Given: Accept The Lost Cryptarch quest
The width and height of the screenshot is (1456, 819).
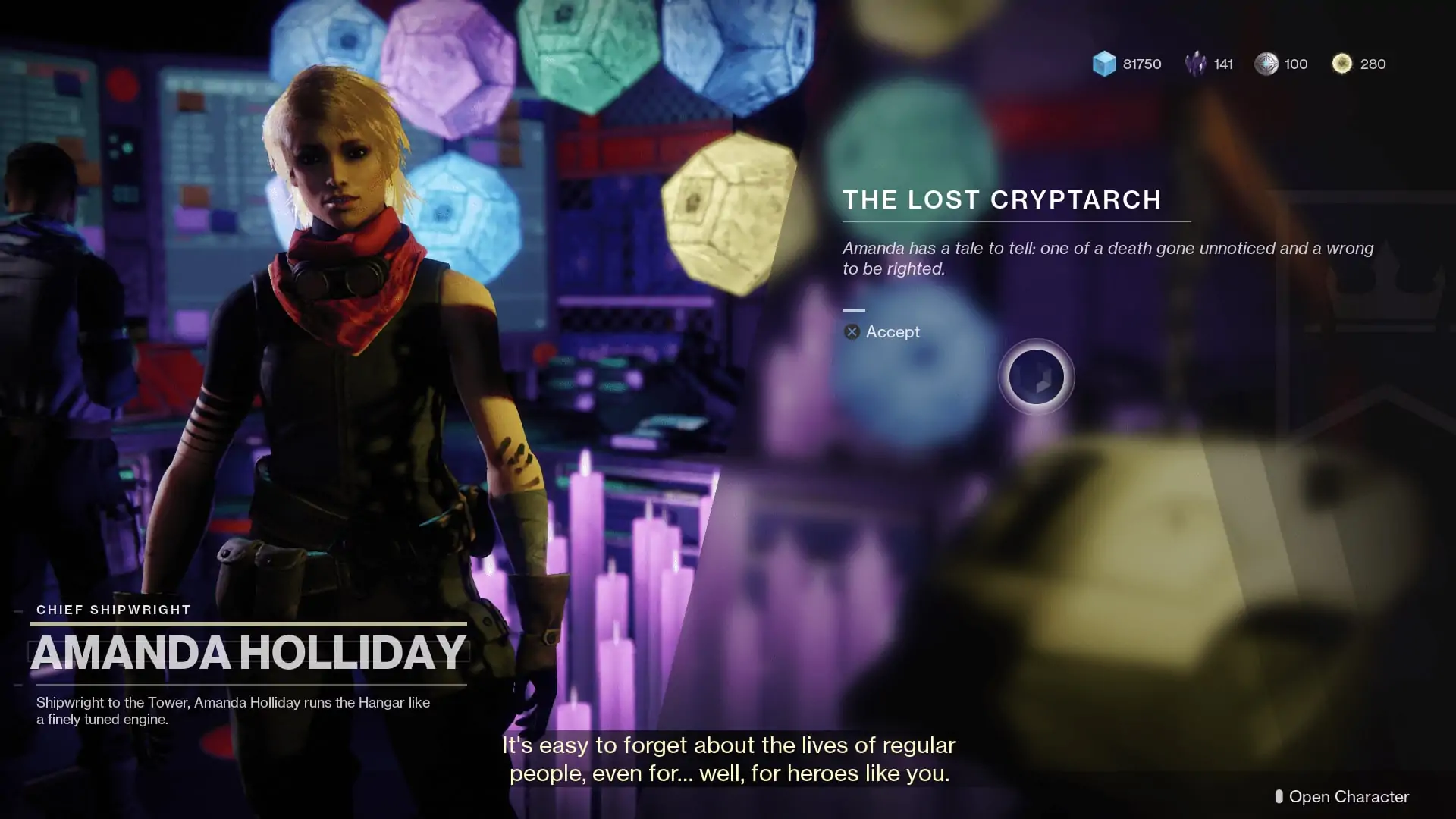Looking at the screenshot, I should [x=893, y=331].
